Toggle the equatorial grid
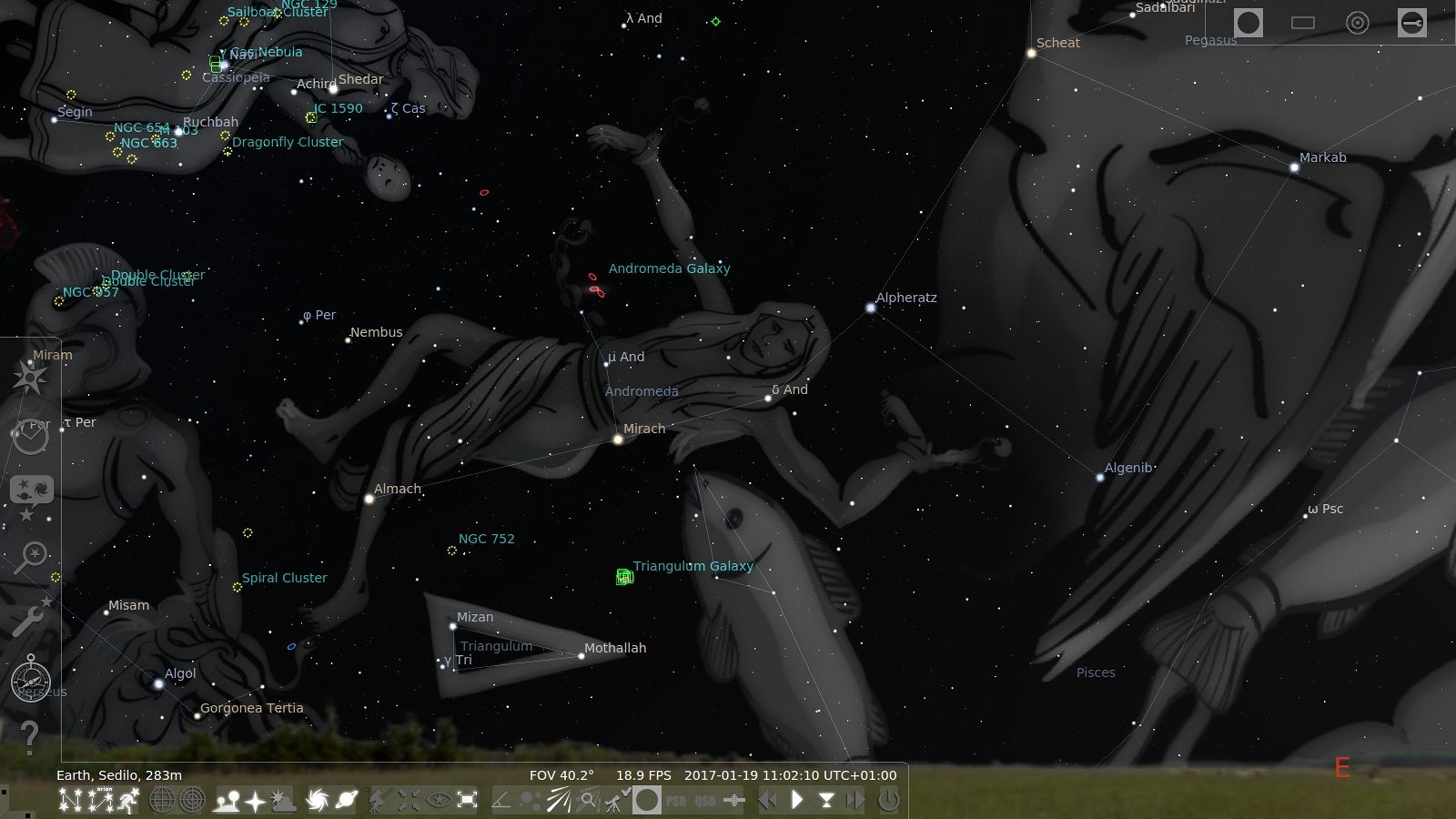Screen dimensions: 1456x819 pyautogui.click(x=162, y=801)
